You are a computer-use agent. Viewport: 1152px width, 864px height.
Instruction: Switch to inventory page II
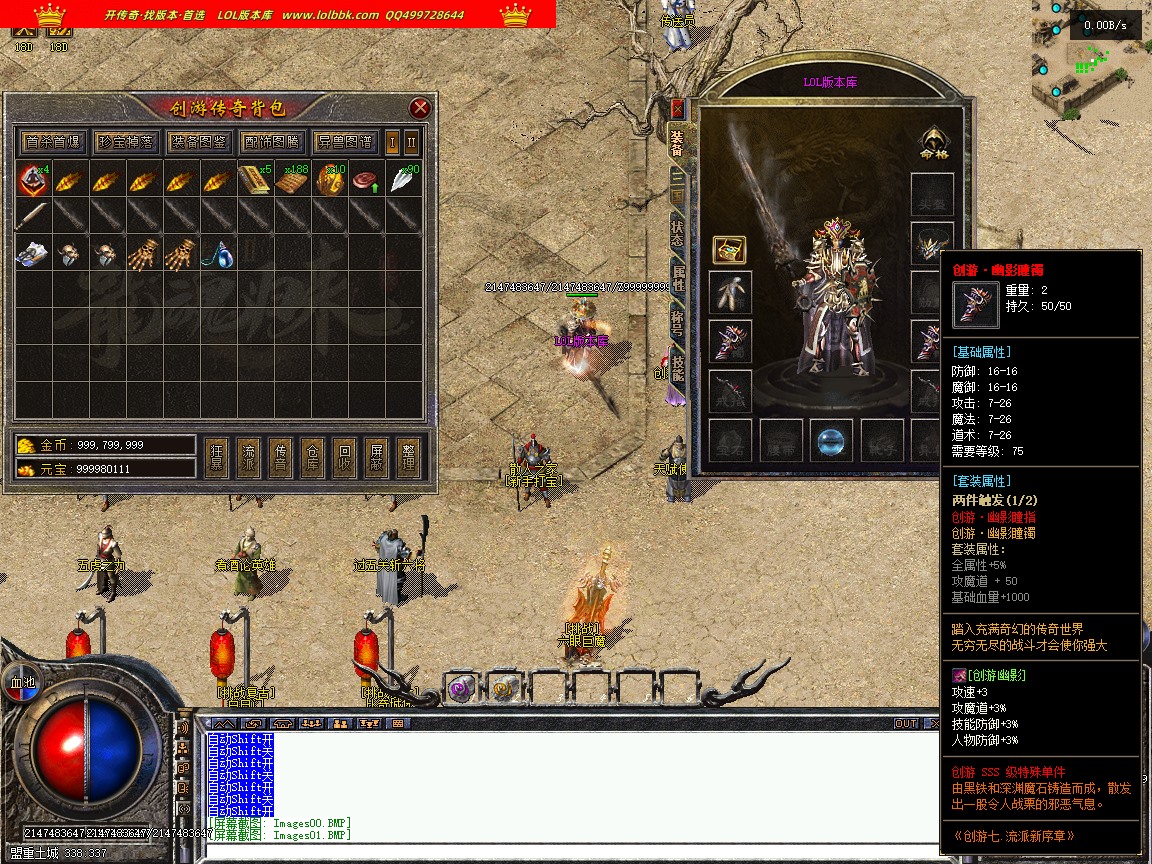(411, 142)
